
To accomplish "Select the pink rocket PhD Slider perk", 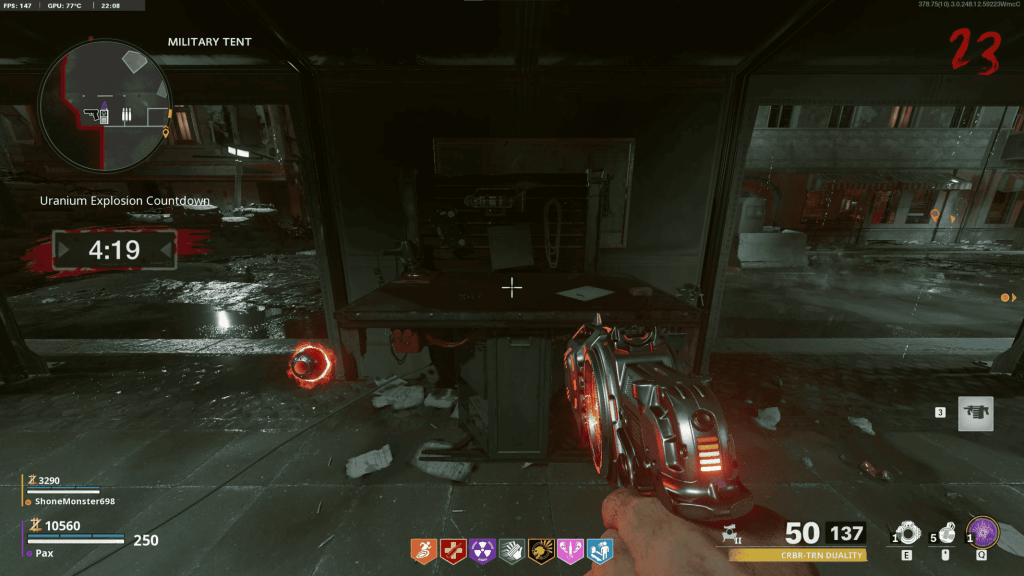I will 570,549.
